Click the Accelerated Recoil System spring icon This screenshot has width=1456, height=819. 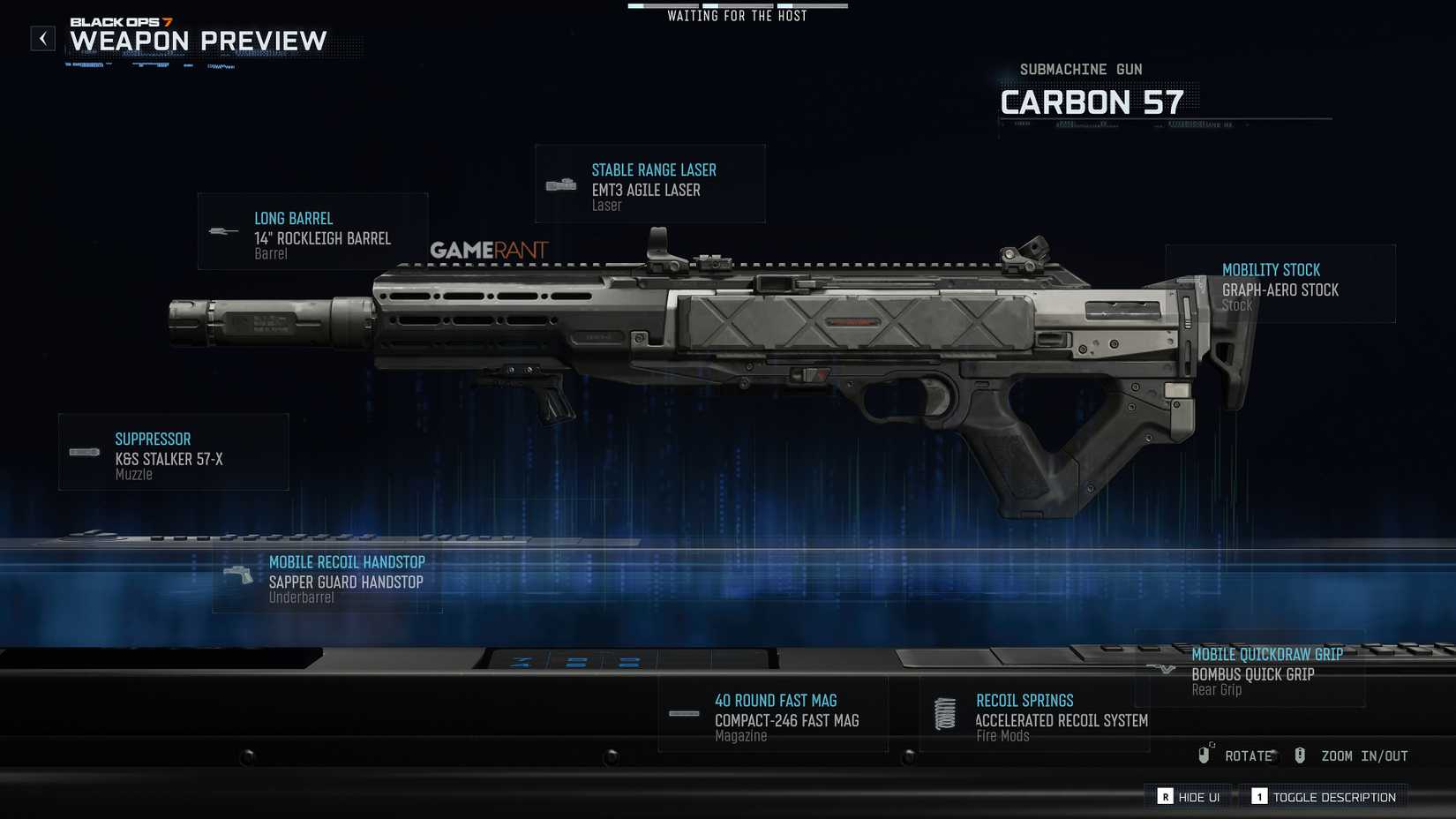(944, 713)
